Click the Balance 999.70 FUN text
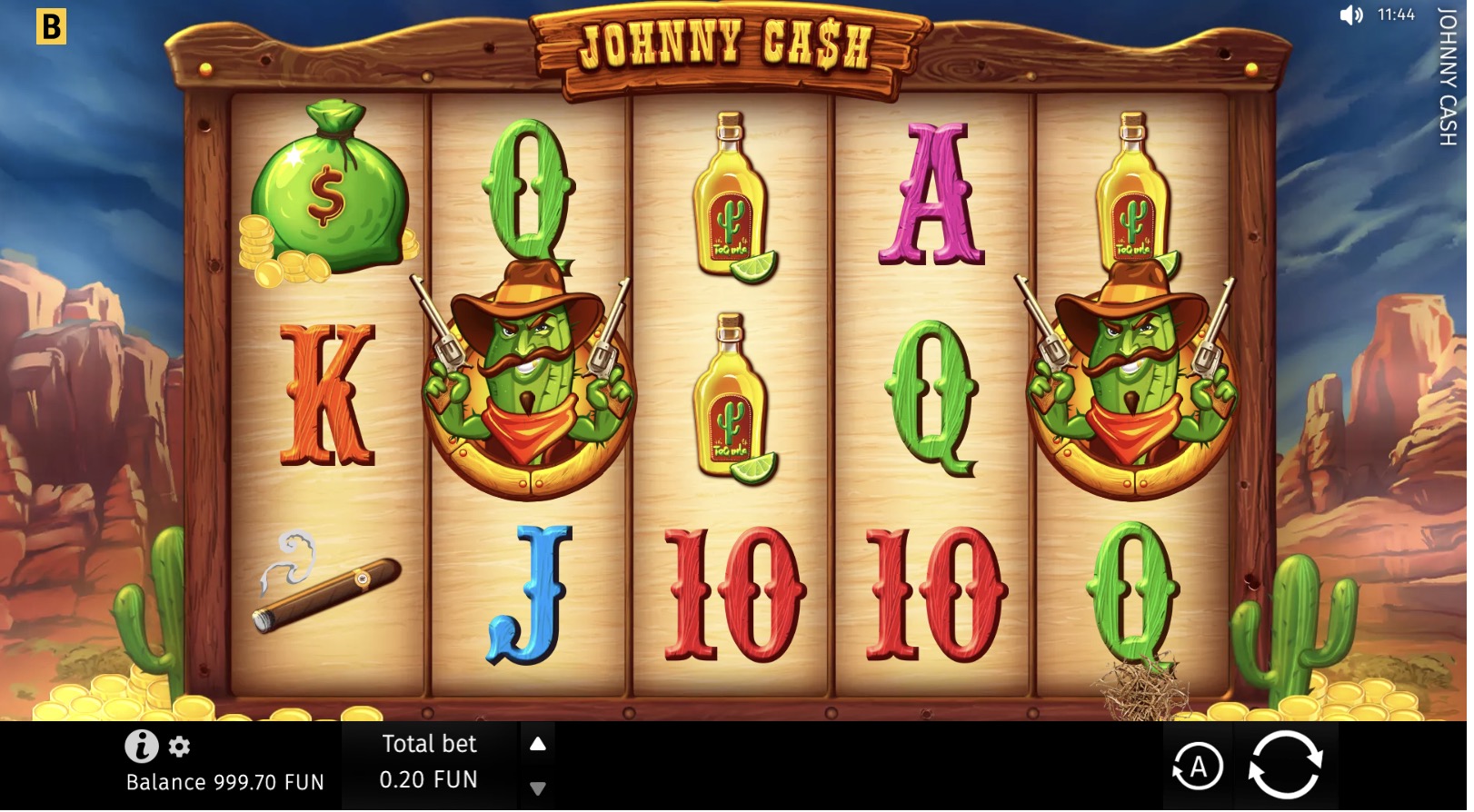 click(x=225, y=780)
